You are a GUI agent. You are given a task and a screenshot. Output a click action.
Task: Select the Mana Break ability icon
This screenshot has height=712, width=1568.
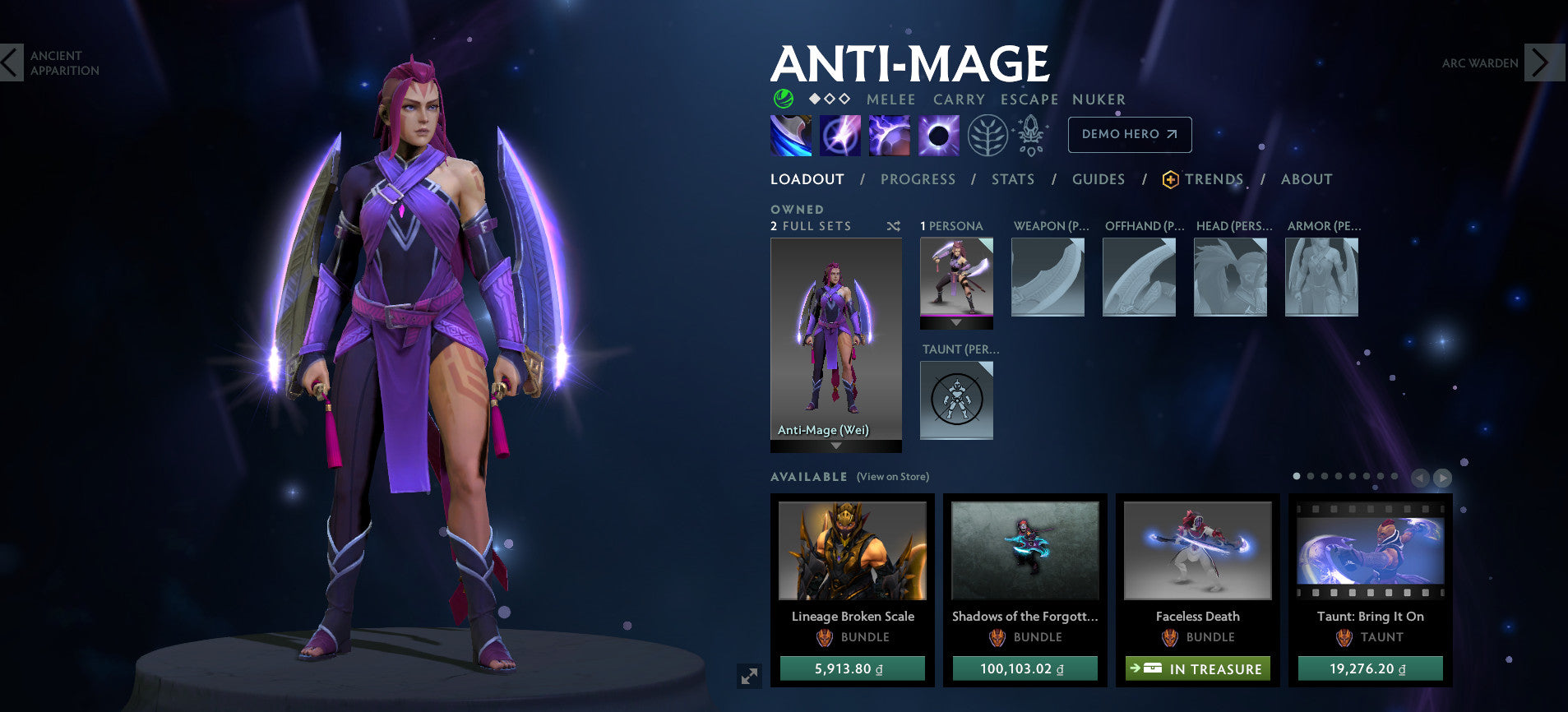coord(791,135)
